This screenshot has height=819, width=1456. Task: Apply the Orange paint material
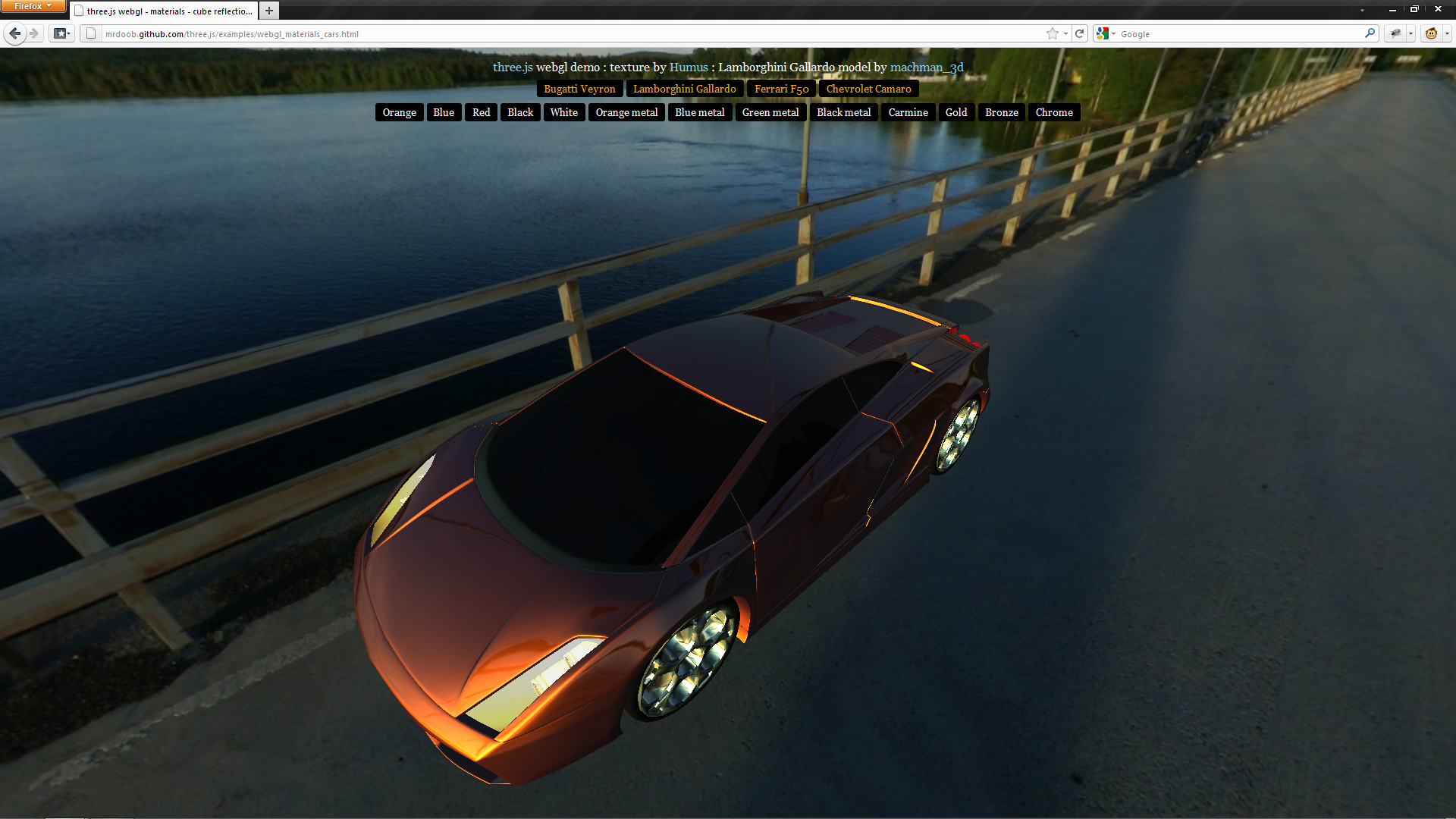point(399,112)
